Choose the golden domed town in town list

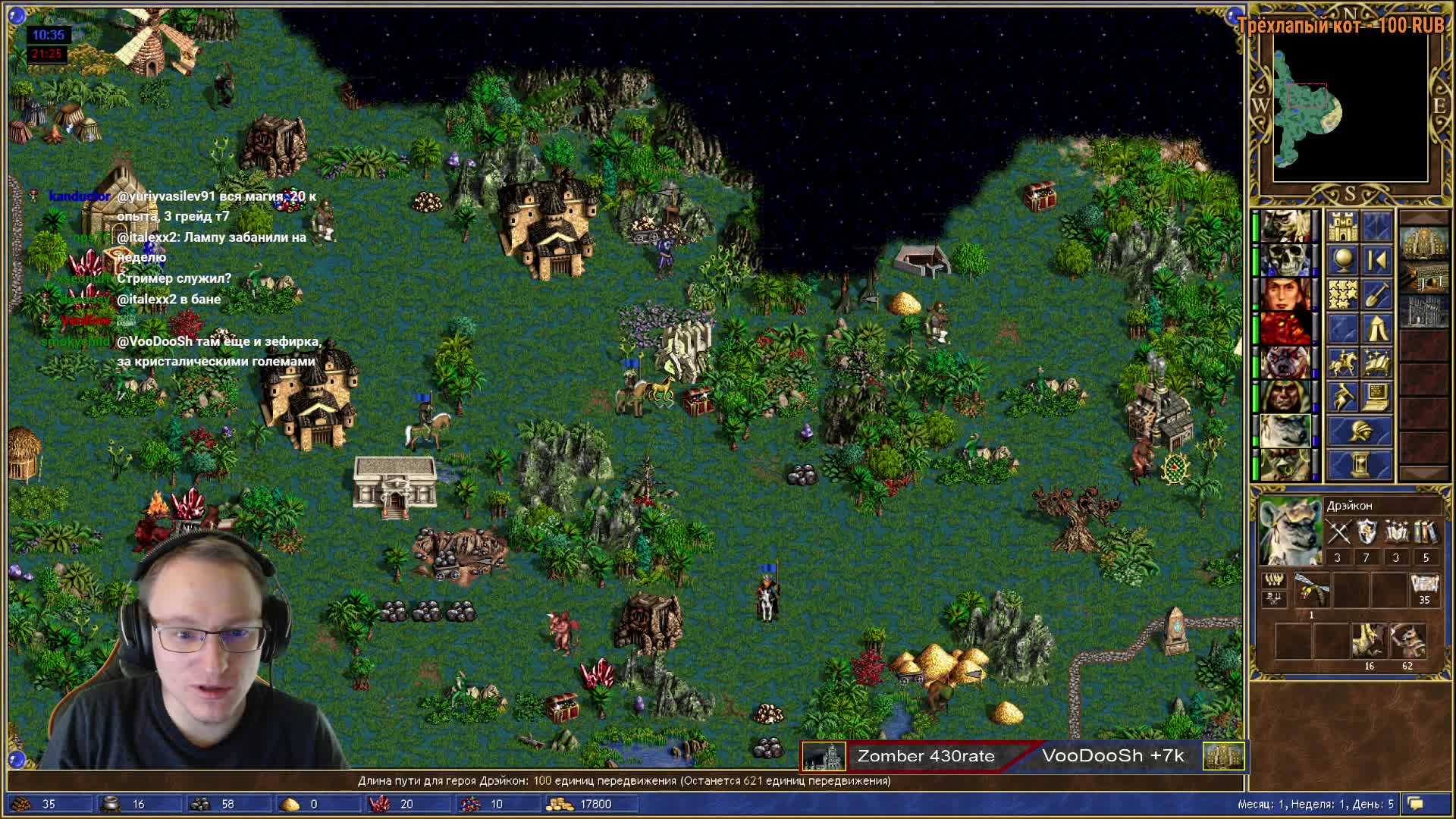[1423, 243]
